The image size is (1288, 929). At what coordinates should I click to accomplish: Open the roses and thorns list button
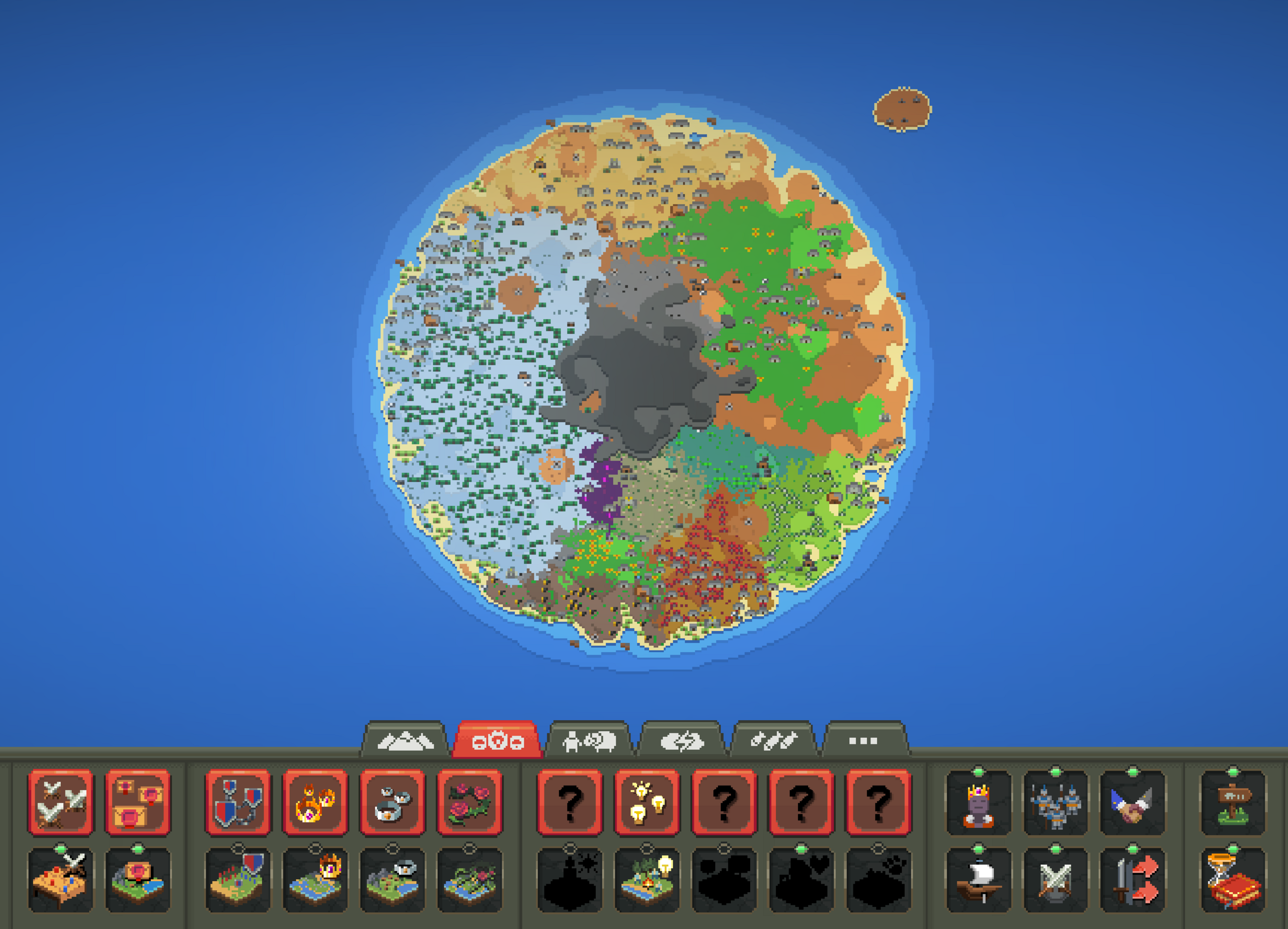469,802
